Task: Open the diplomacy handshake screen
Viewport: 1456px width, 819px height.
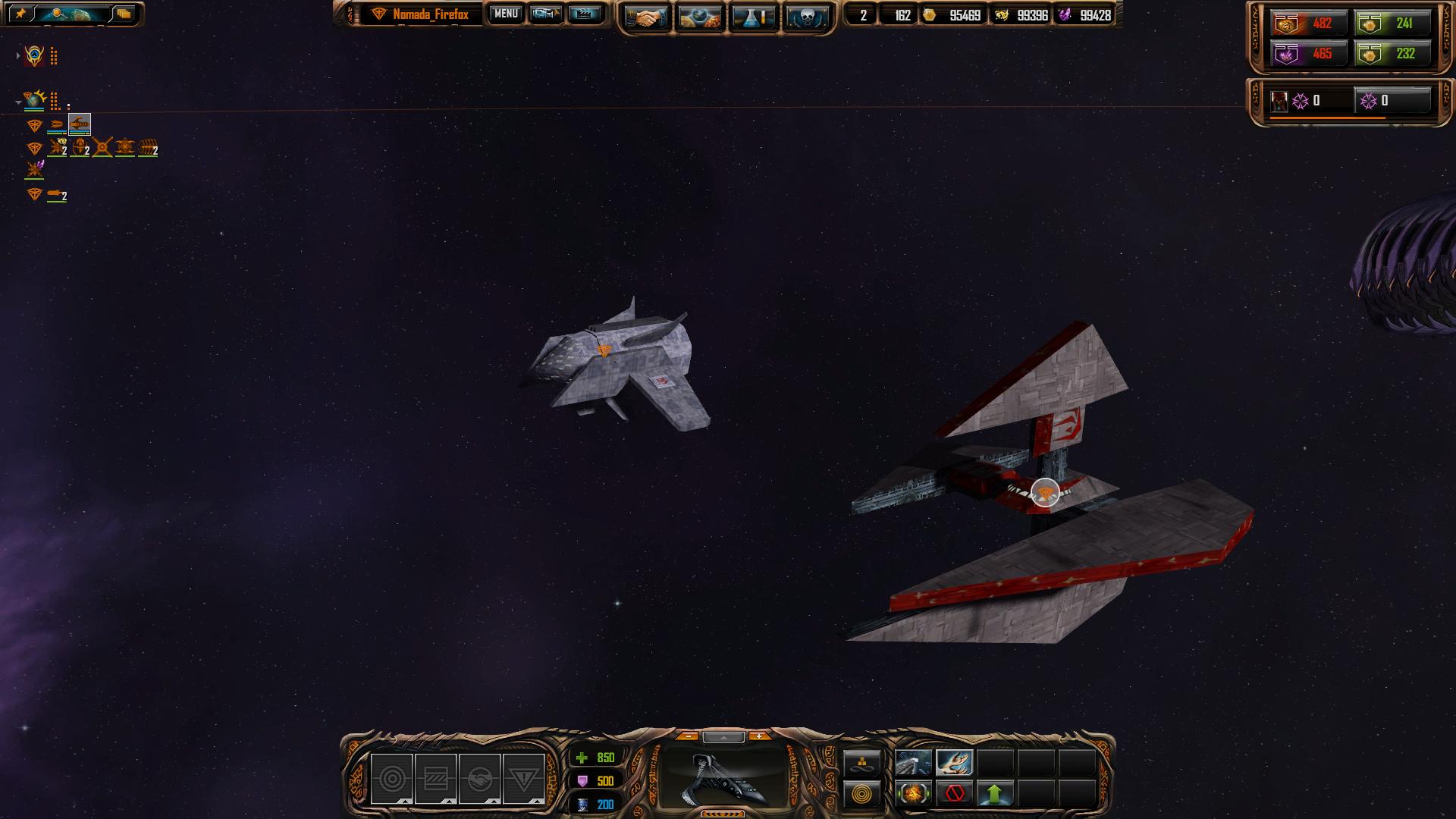Action: click(646, 17)
